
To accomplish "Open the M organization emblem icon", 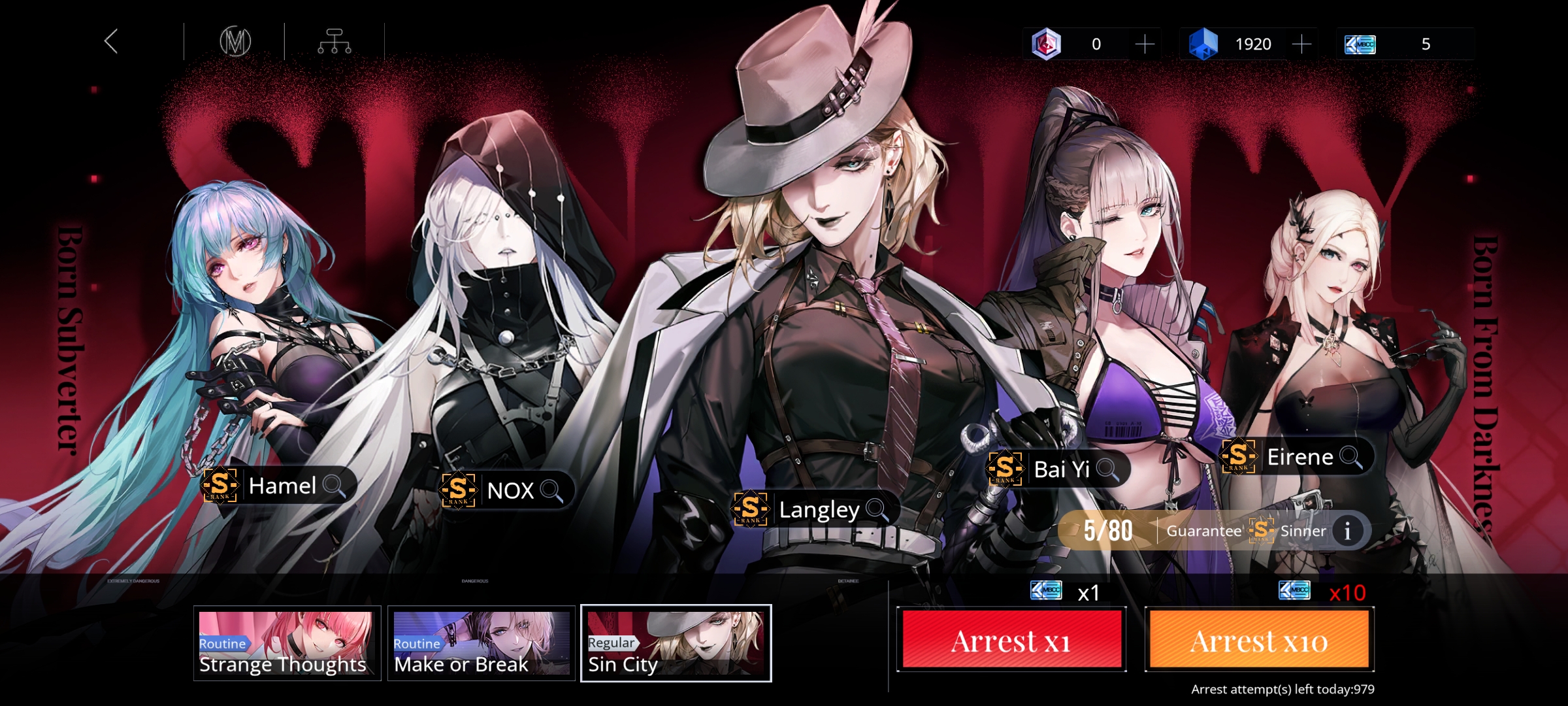I will (x=235, y=41).
